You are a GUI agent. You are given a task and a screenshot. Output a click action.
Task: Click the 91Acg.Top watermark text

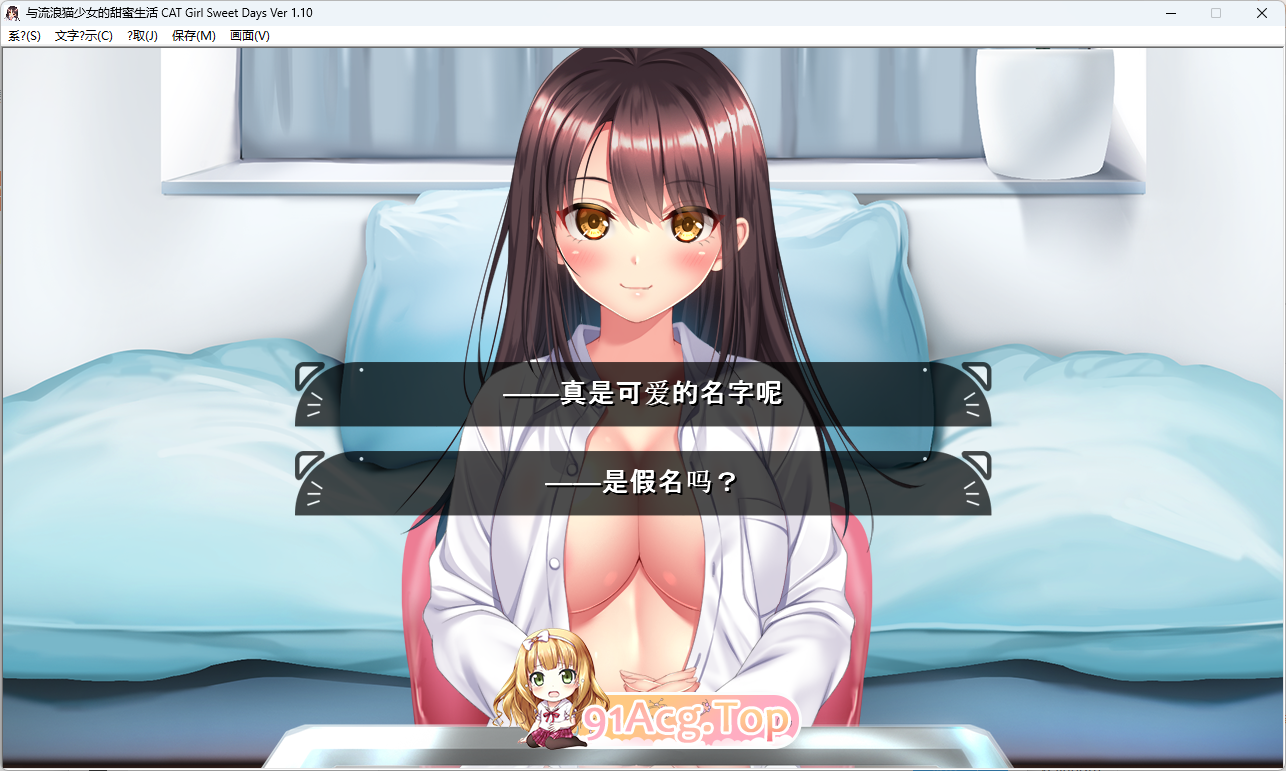click(x=687, y=719)
